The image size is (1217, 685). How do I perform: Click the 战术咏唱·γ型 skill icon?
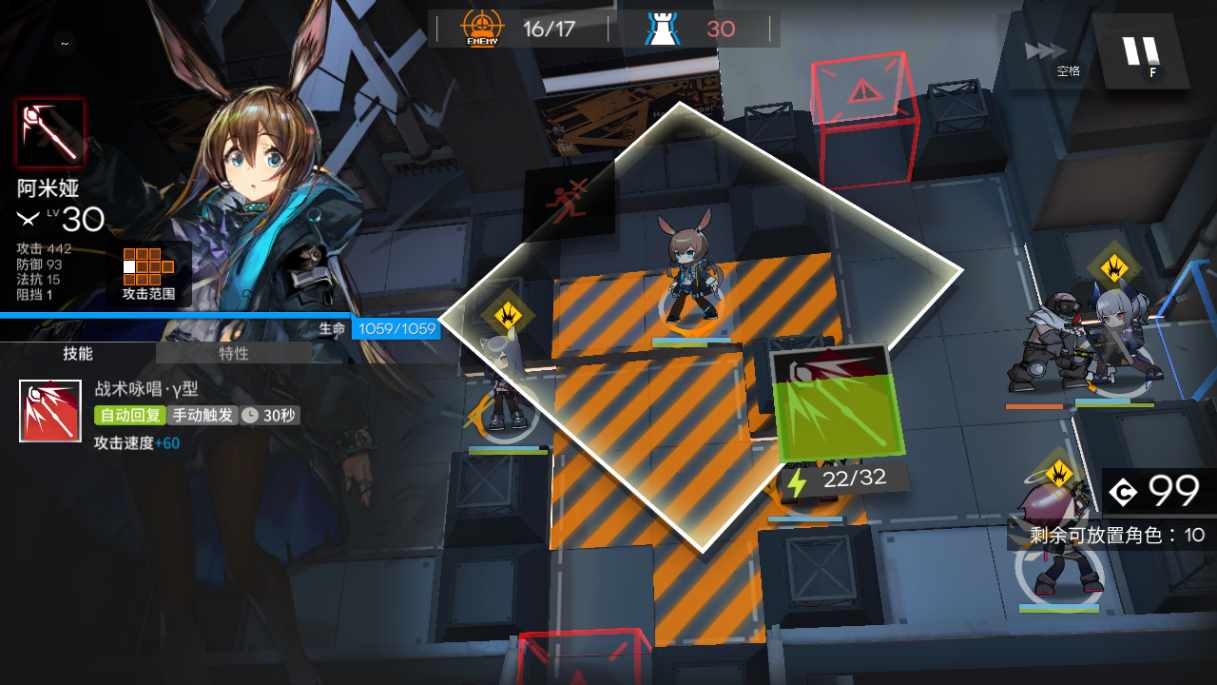point(50,411)
